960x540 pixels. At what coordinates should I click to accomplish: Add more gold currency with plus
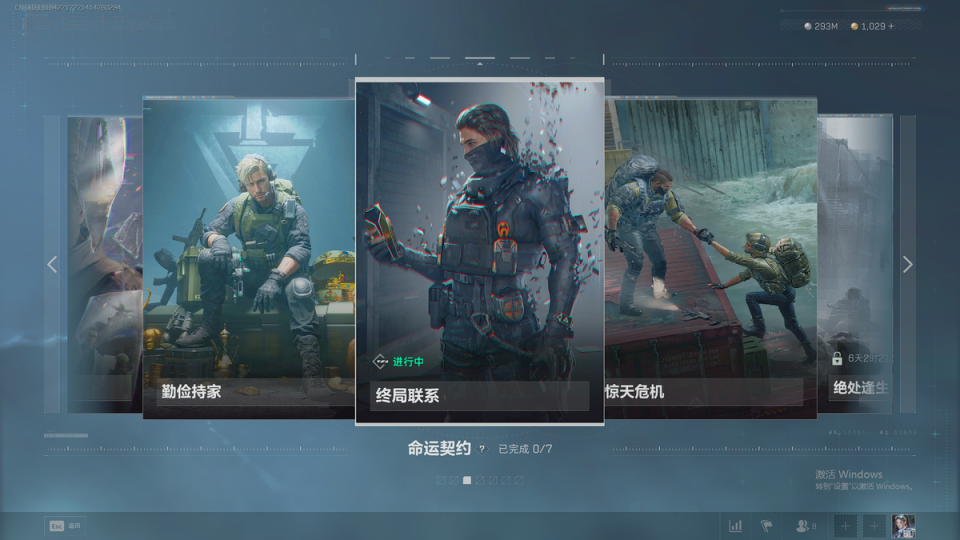(x=892, y=26)
